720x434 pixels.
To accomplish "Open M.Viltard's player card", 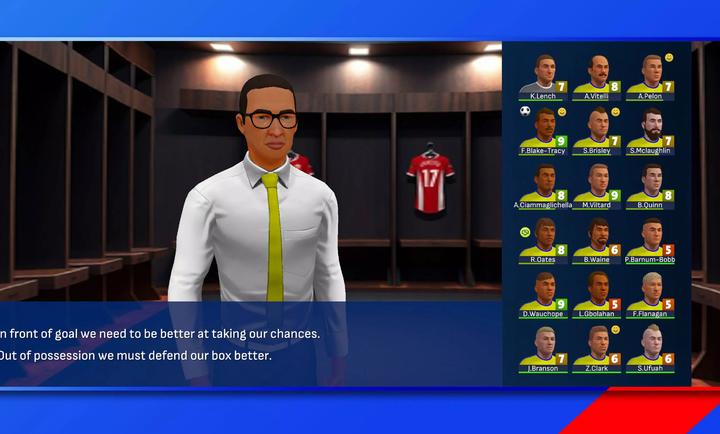I will [x=597, y=184].
